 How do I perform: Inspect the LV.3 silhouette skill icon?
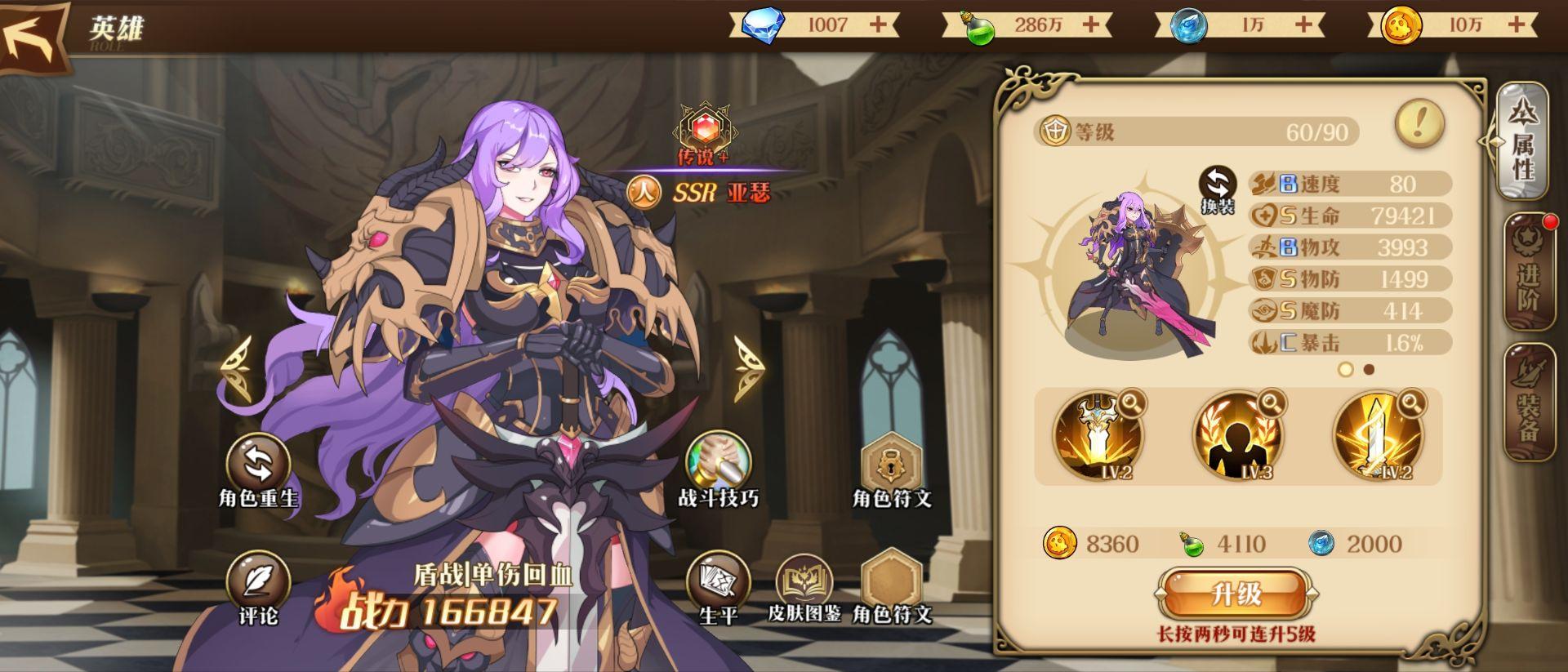(x=1237, y=437)
